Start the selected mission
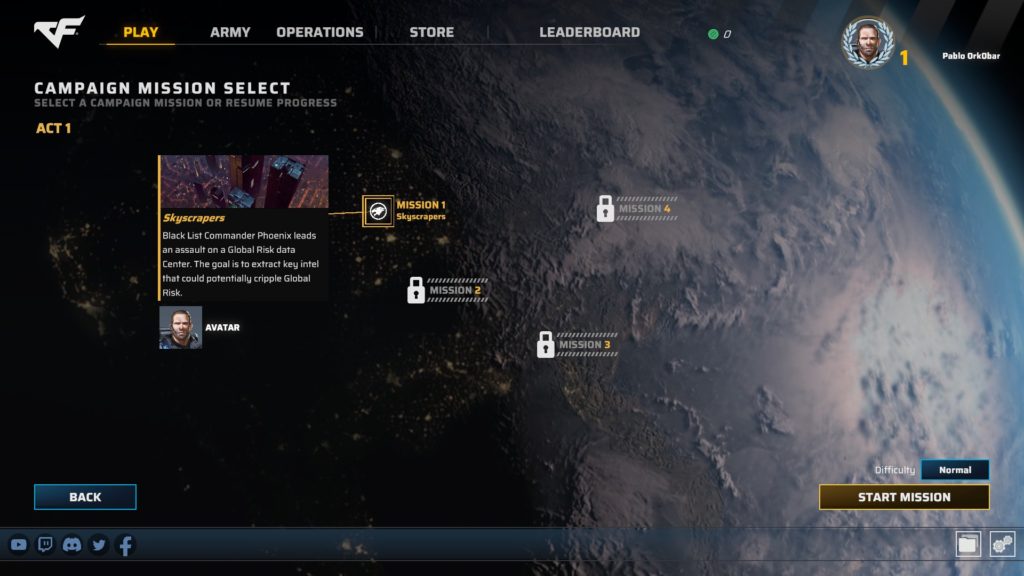 pos(904,497)
